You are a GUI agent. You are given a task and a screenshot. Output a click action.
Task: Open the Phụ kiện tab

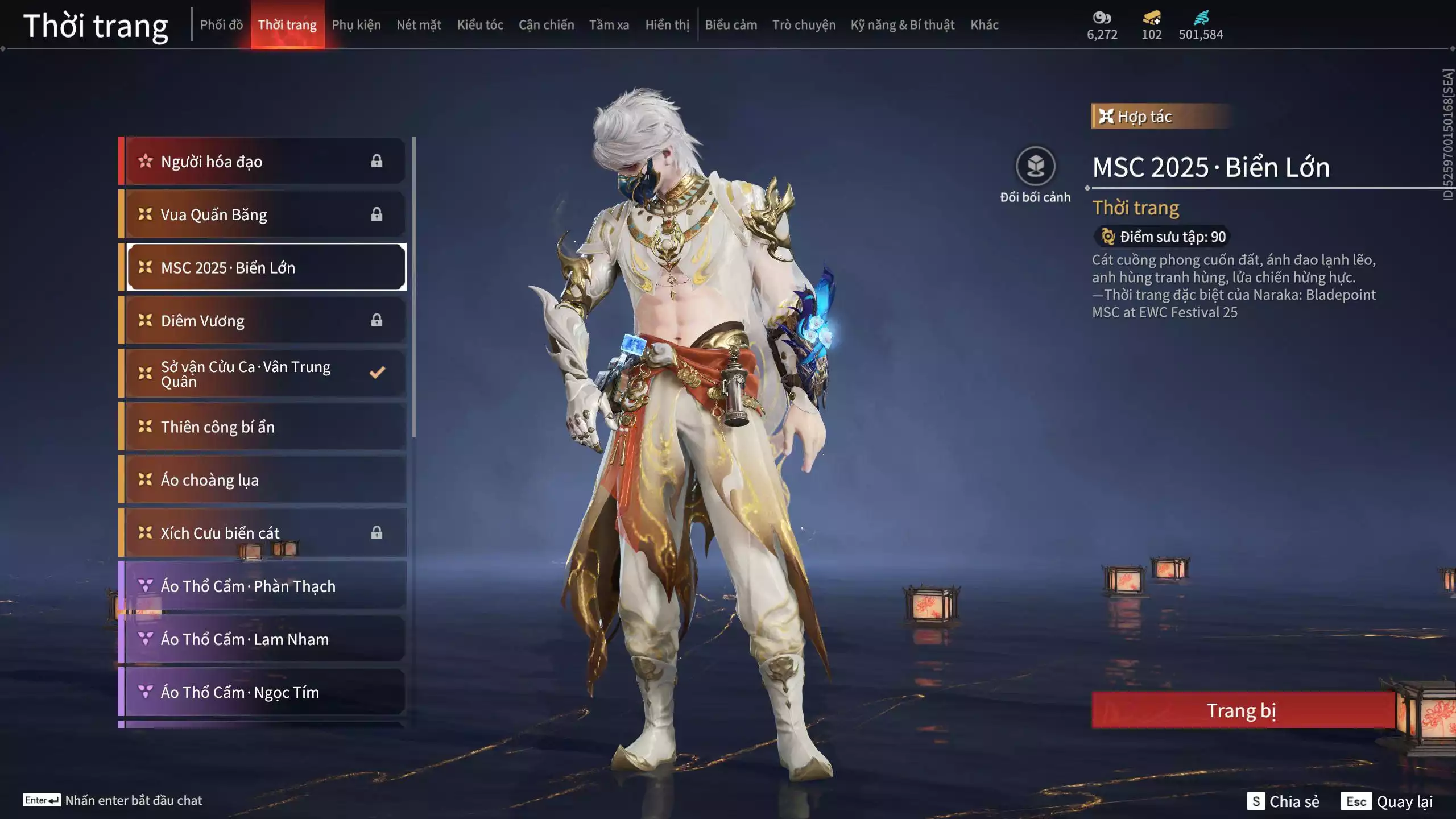(x=356, y=25)
